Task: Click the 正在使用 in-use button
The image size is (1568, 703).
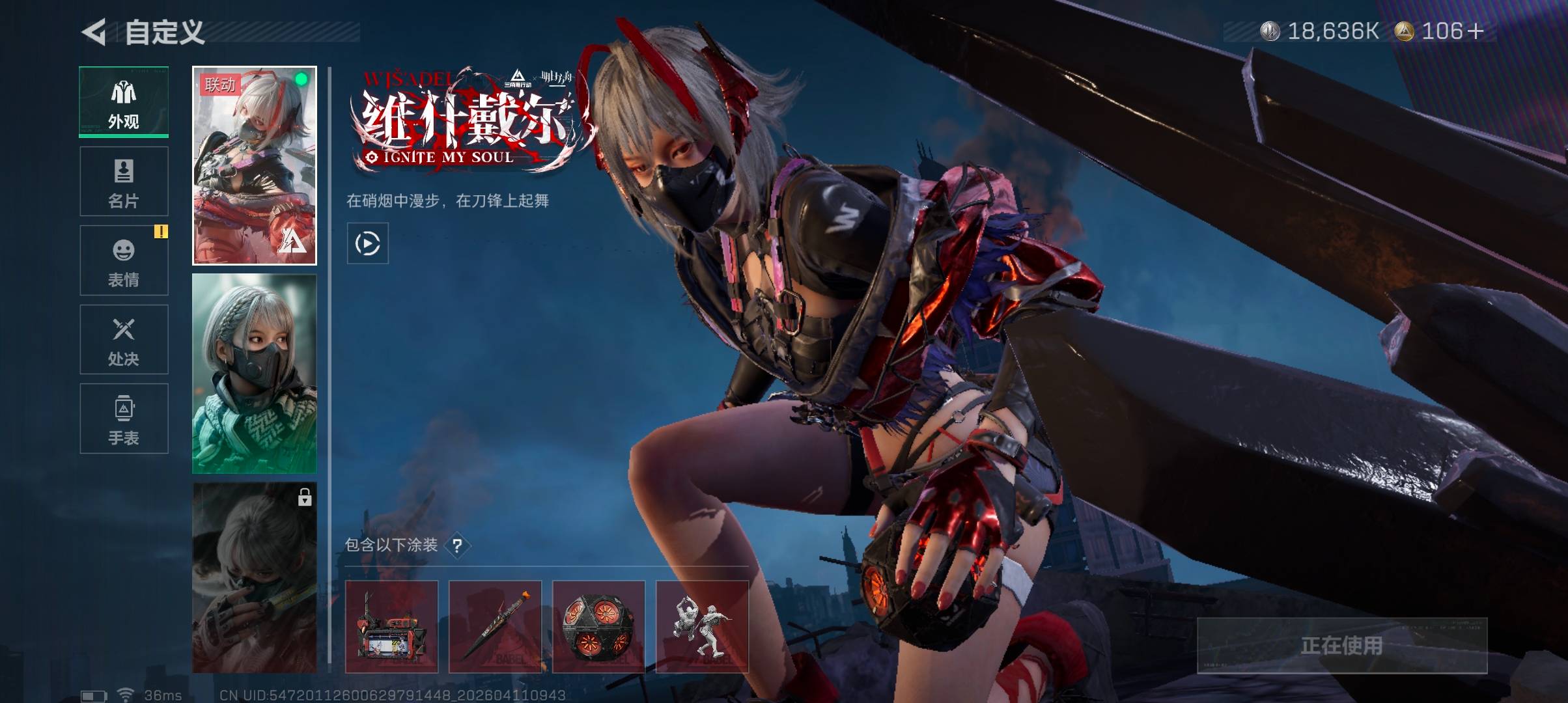Action: click(x=1342, y=645)
